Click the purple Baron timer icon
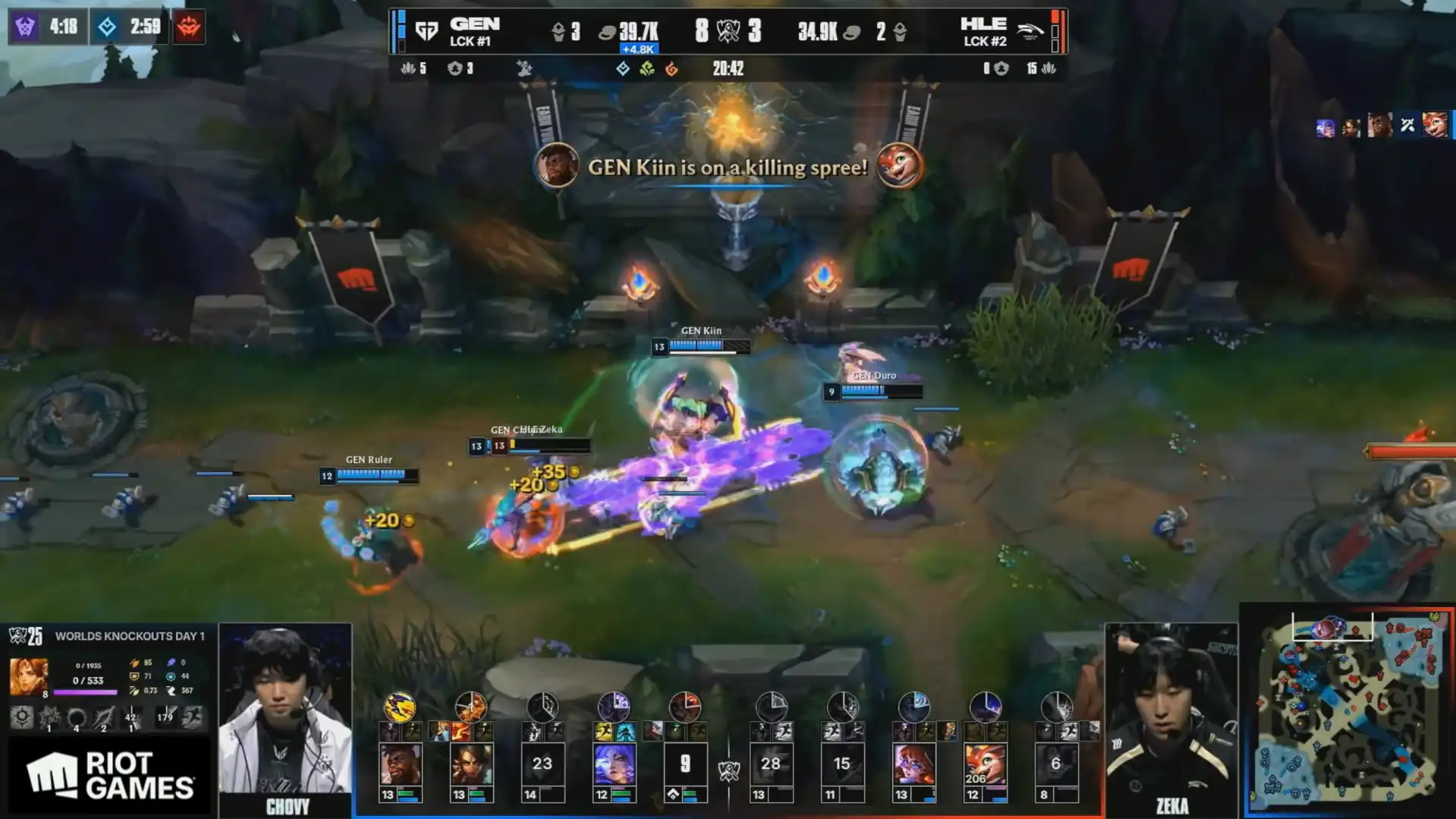 pyautogui.click(x=25, y=27)
